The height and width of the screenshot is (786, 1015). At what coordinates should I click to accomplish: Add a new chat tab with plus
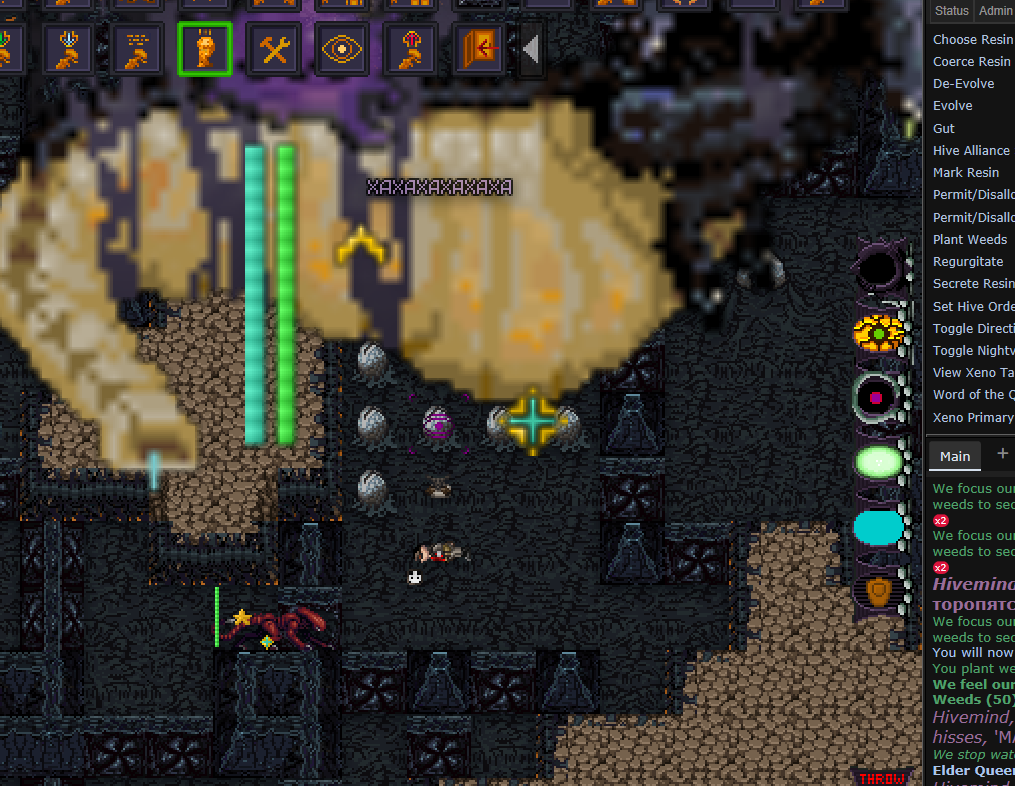(x=1002, y=454)
